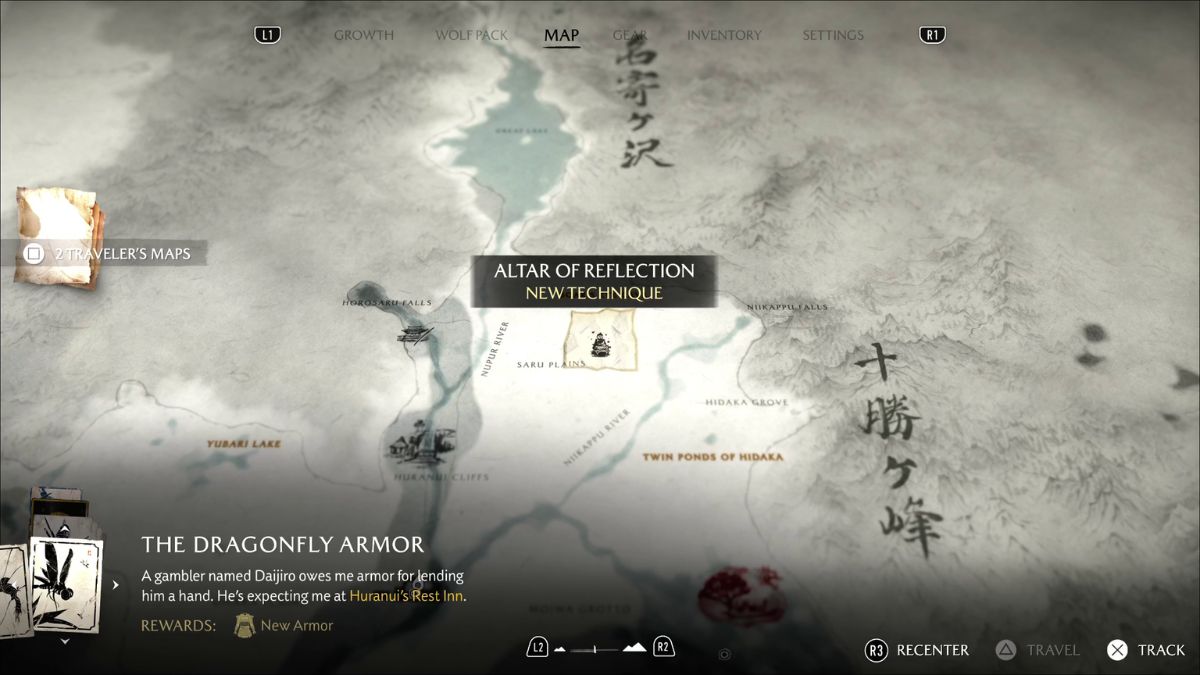Switch to the Growth tab
Image resolution: width=1200 pixels, height=675 pixels.
pyautogui.click(x=363, y=35)
